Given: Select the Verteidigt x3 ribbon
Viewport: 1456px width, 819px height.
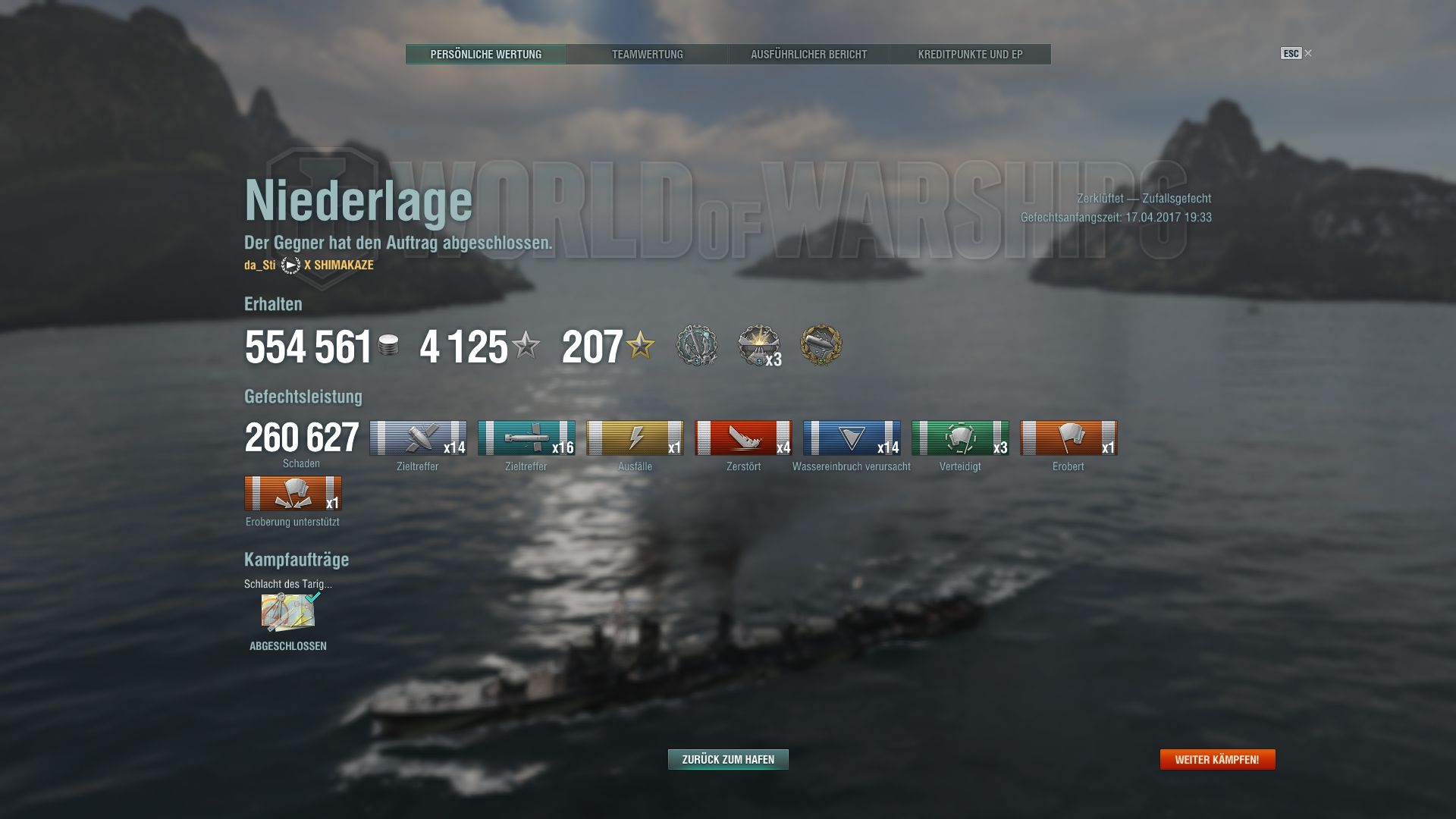Looking at the screenshot, I should (x=960, y=438).
